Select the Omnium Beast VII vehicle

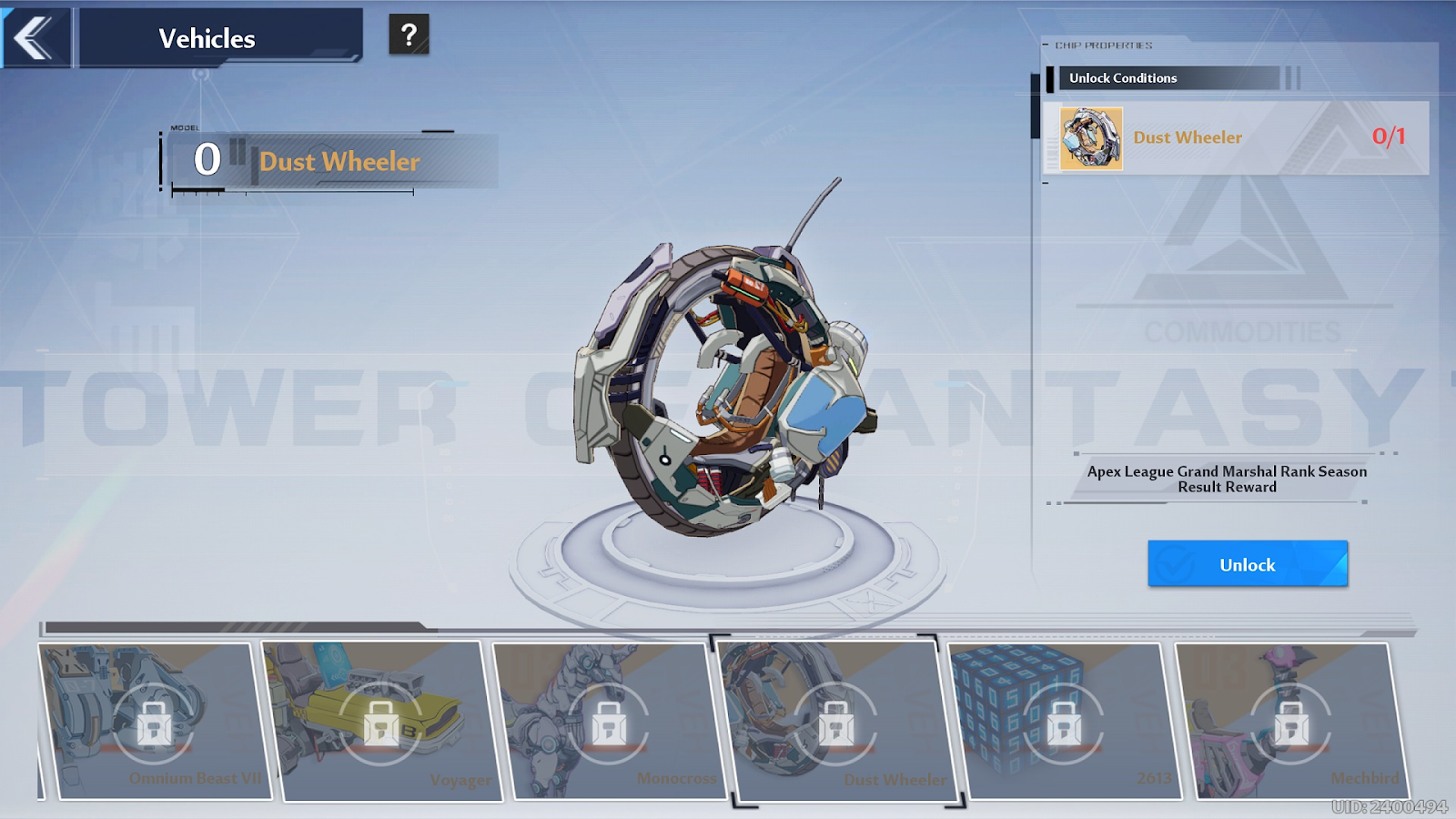tap(155, 721)
